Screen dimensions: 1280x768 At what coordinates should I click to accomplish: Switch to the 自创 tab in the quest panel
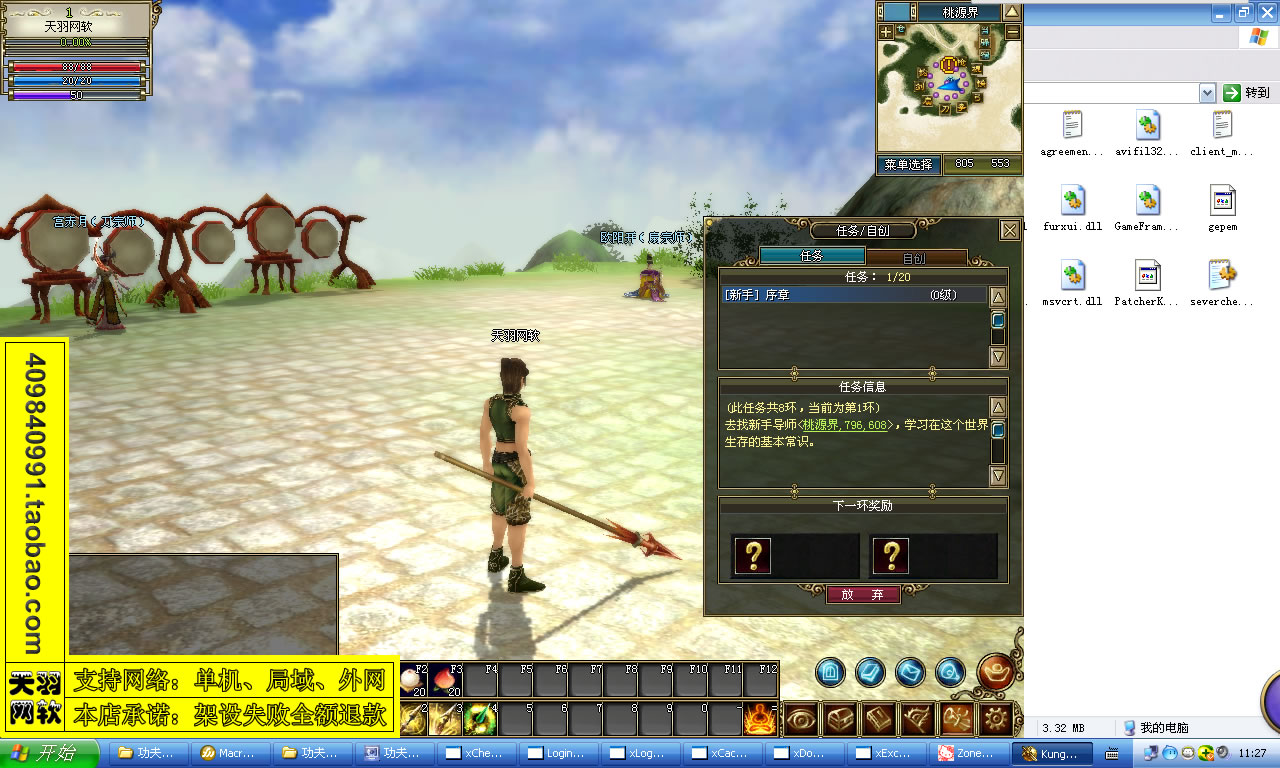(x=916, y=256)
